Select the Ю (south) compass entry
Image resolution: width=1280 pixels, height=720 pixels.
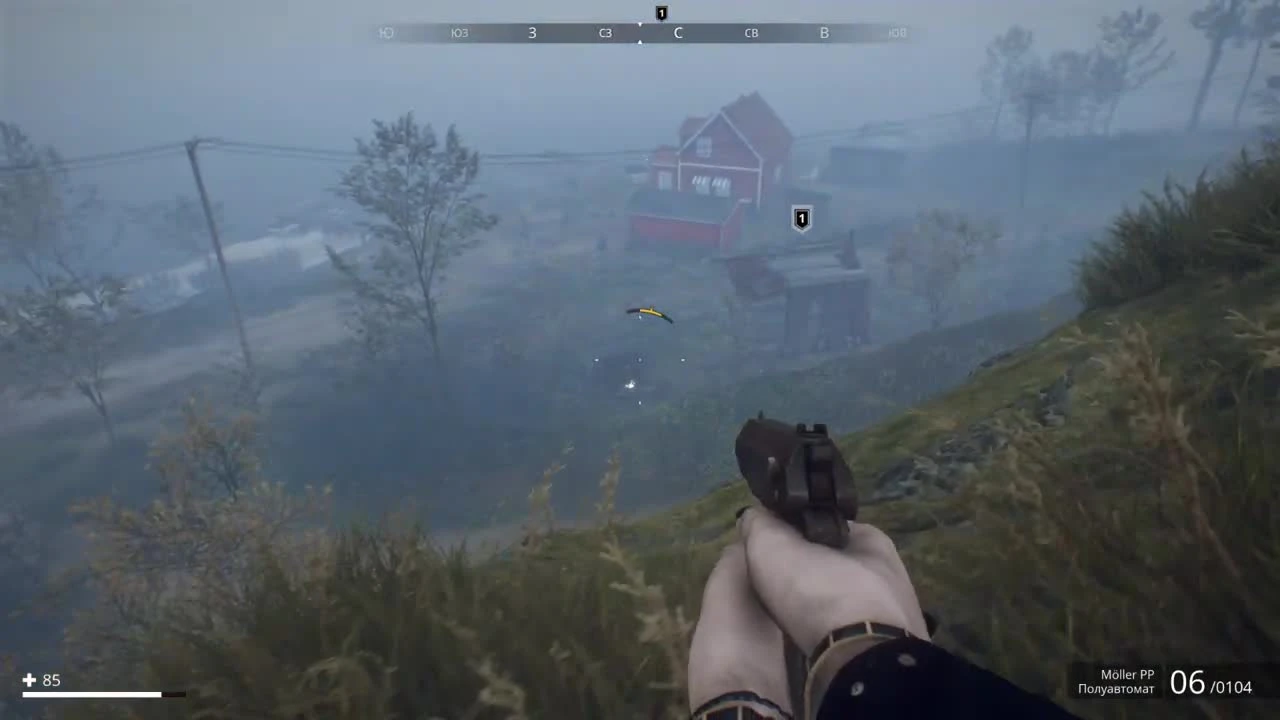387,32
